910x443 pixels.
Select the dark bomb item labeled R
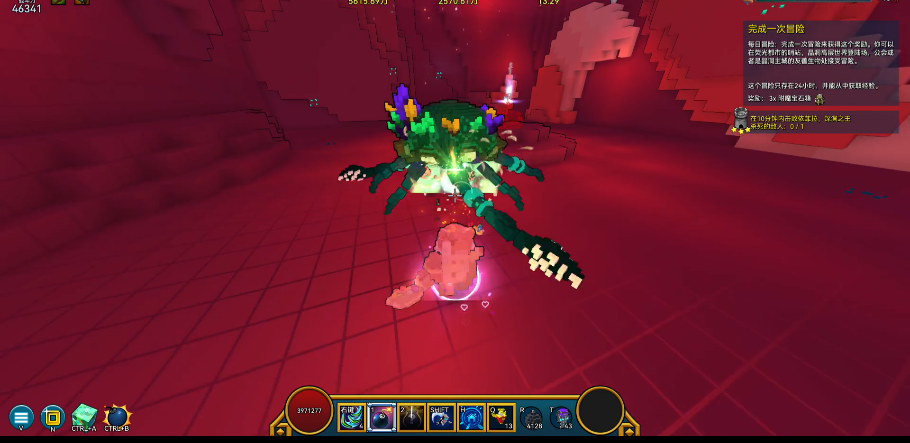coord(532,417)
